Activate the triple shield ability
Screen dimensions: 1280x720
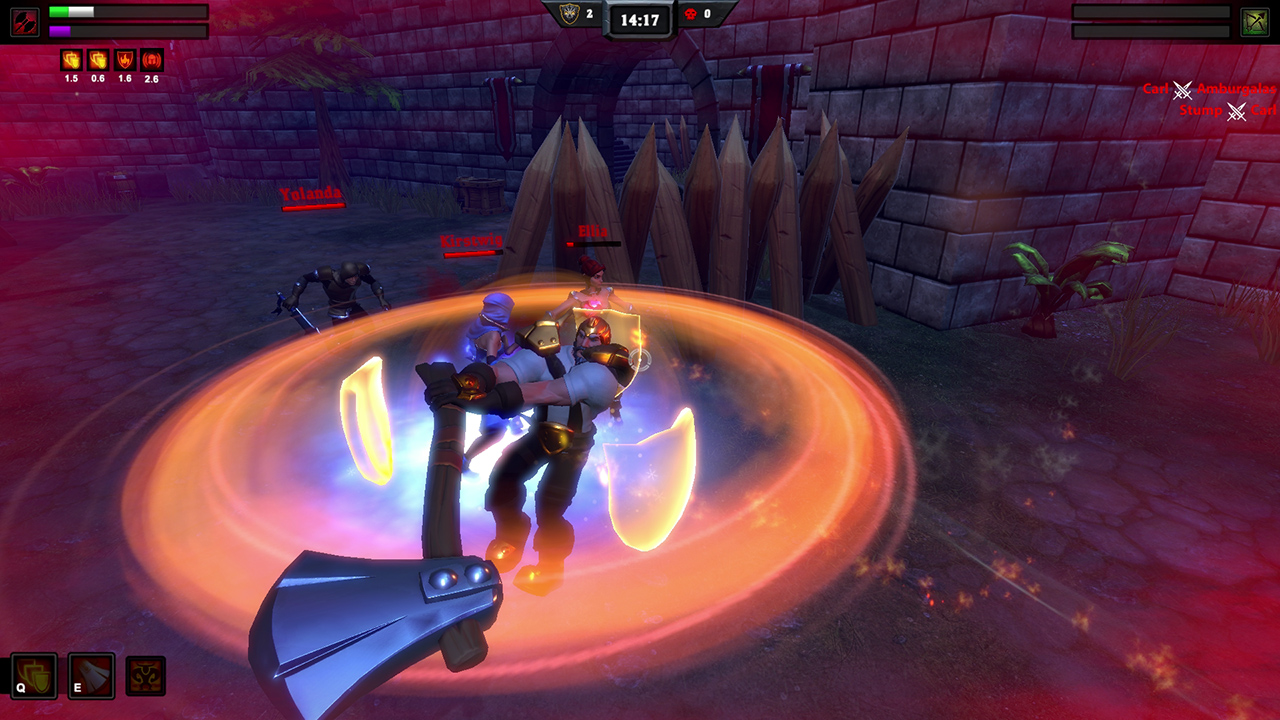pyautogui.click(x=33, y=677)
